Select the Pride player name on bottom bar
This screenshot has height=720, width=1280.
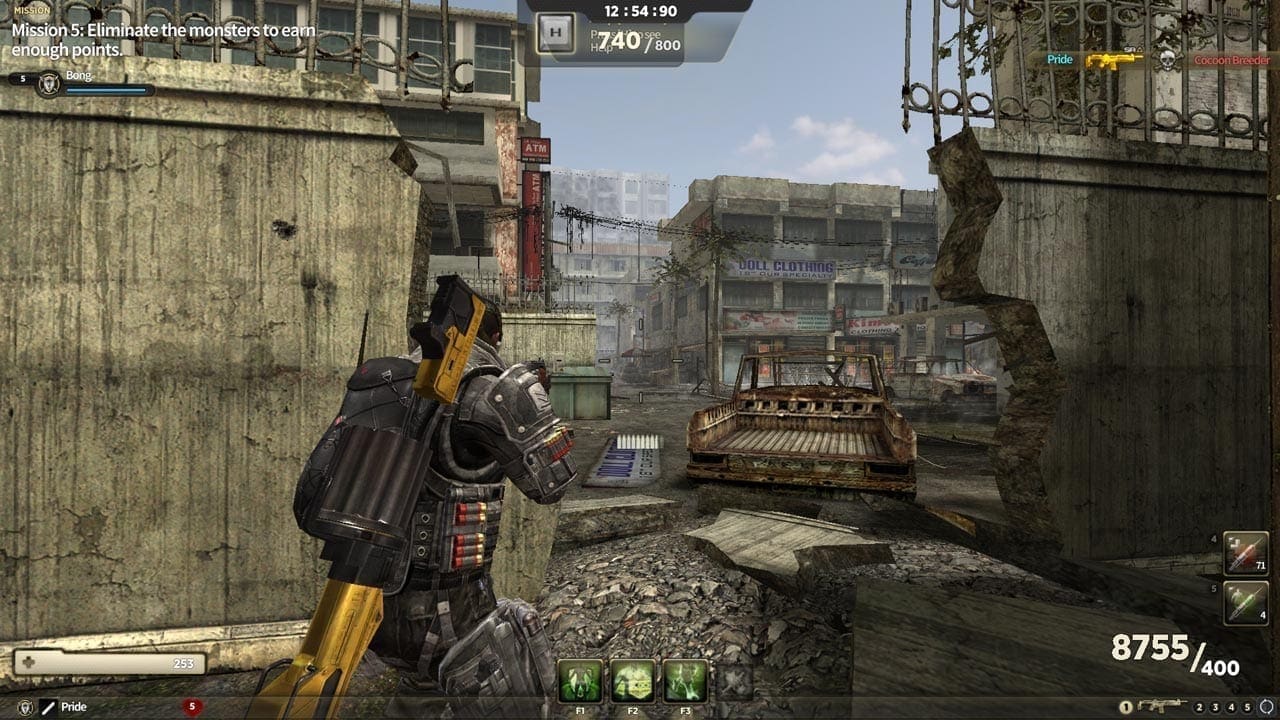click(74, 707)
